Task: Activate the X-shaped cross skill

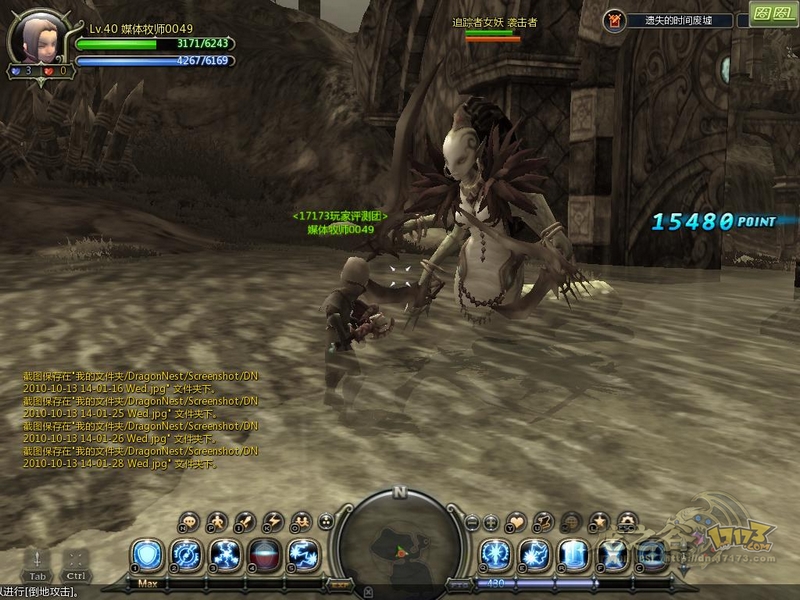Action: tap(611, 555)
